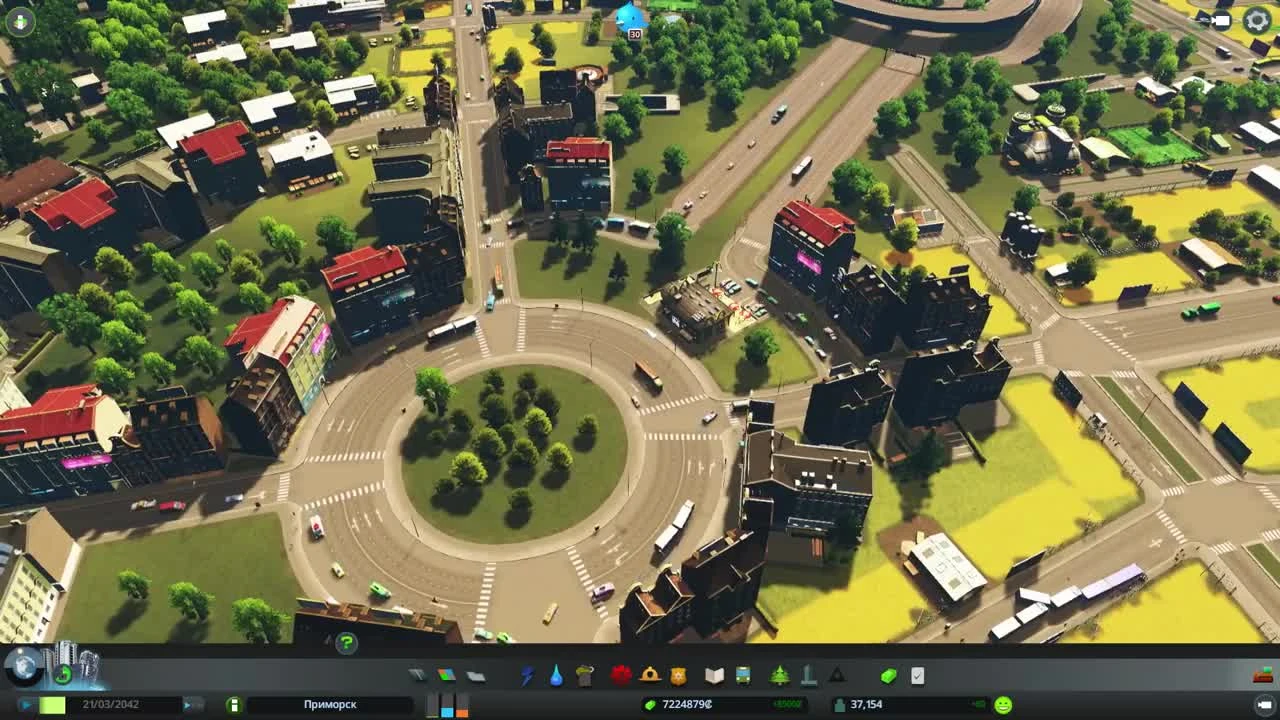Screen dimensions: 1280x720
Task: Open the Education menu via book icon
Action: pos(714,674)
